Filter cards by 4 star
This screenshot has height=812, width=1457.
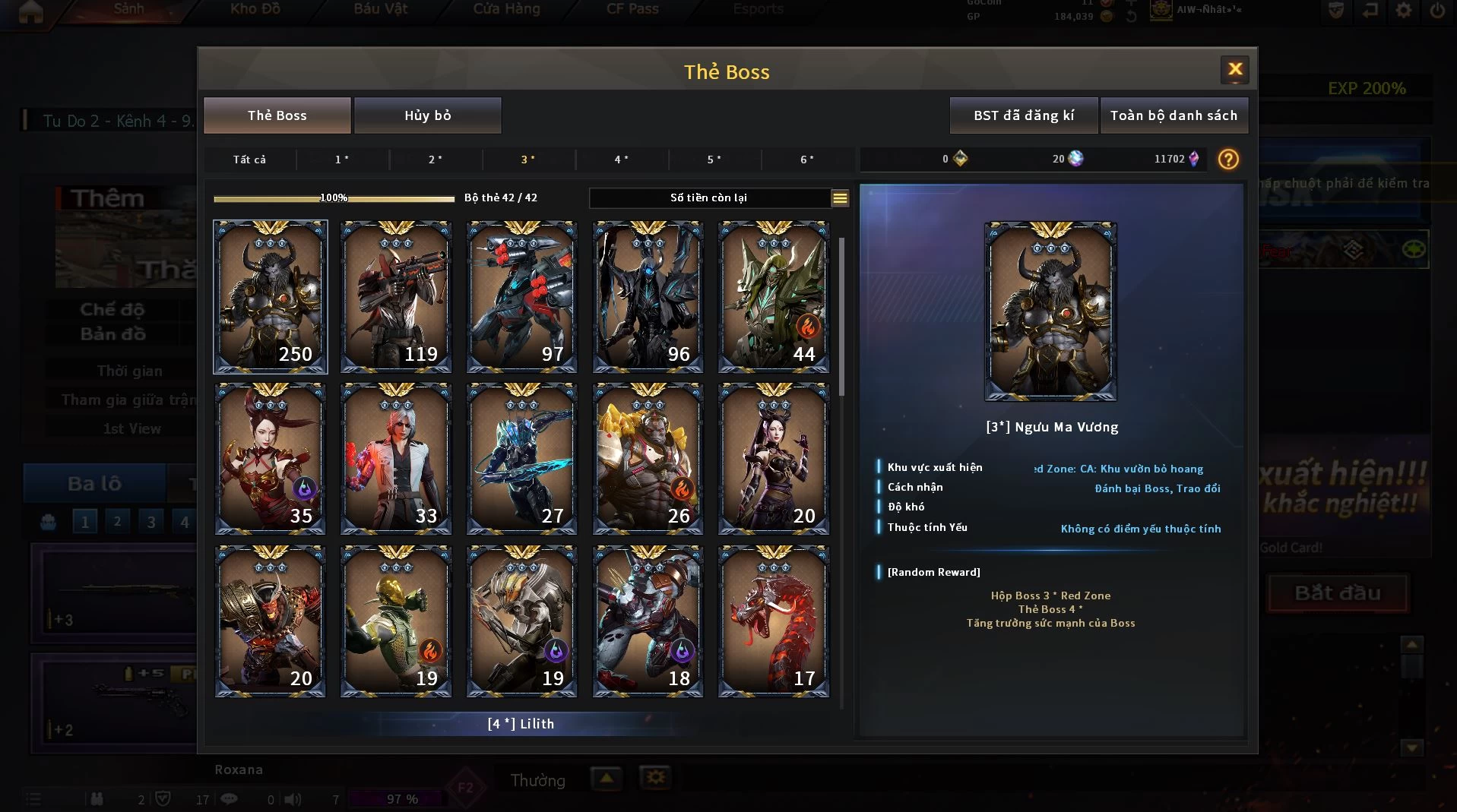(x=622, y=160)
